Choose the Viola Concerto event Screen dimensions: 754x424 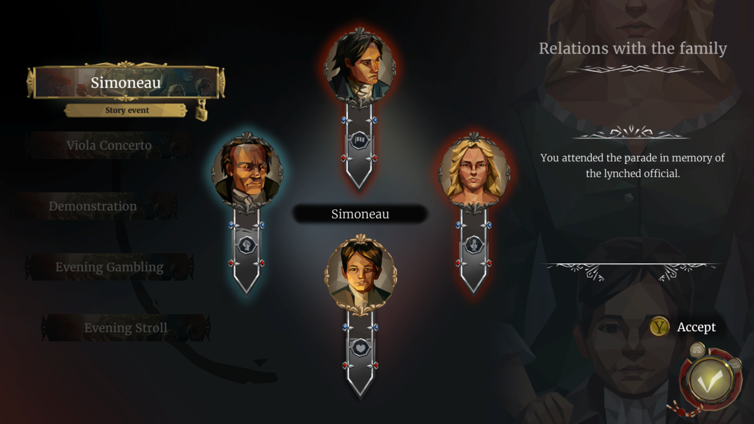[x=109, y=146]
